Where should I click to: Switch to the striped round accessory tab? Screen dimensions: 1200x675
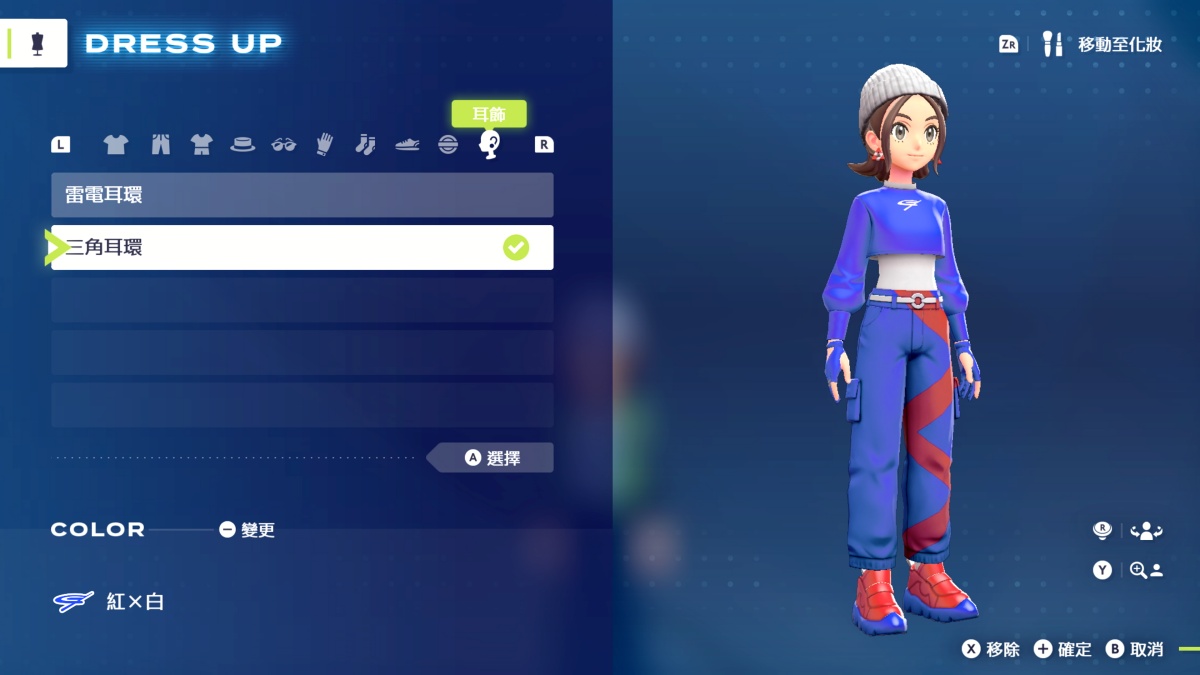tap(448, 145)
